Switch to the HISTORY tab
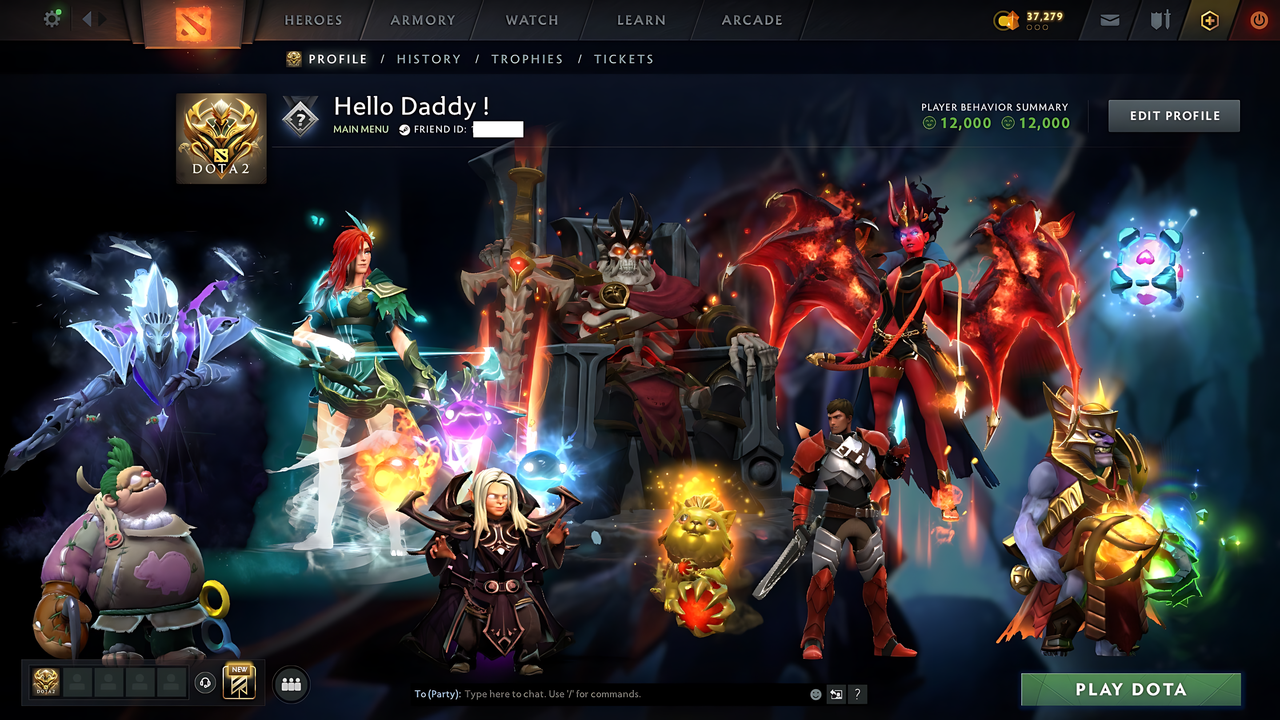This screenshot has height=720, width=1280. pyautogui.click(x=428, y=59)
